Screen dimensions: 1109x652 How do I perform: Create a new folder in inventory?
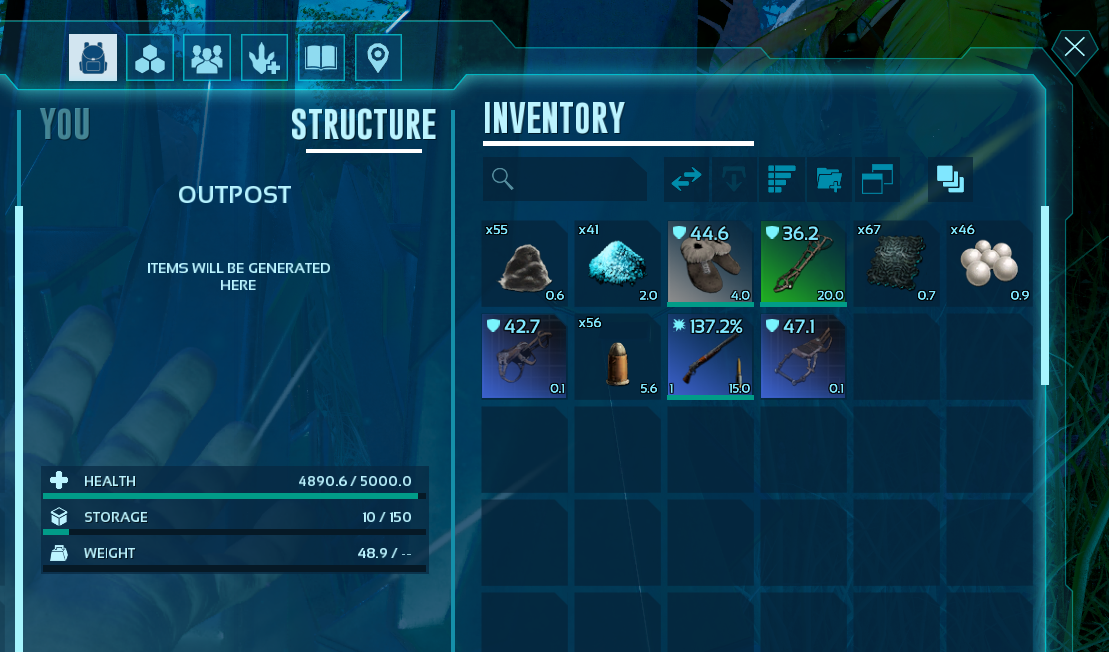(x=829, y=179)
